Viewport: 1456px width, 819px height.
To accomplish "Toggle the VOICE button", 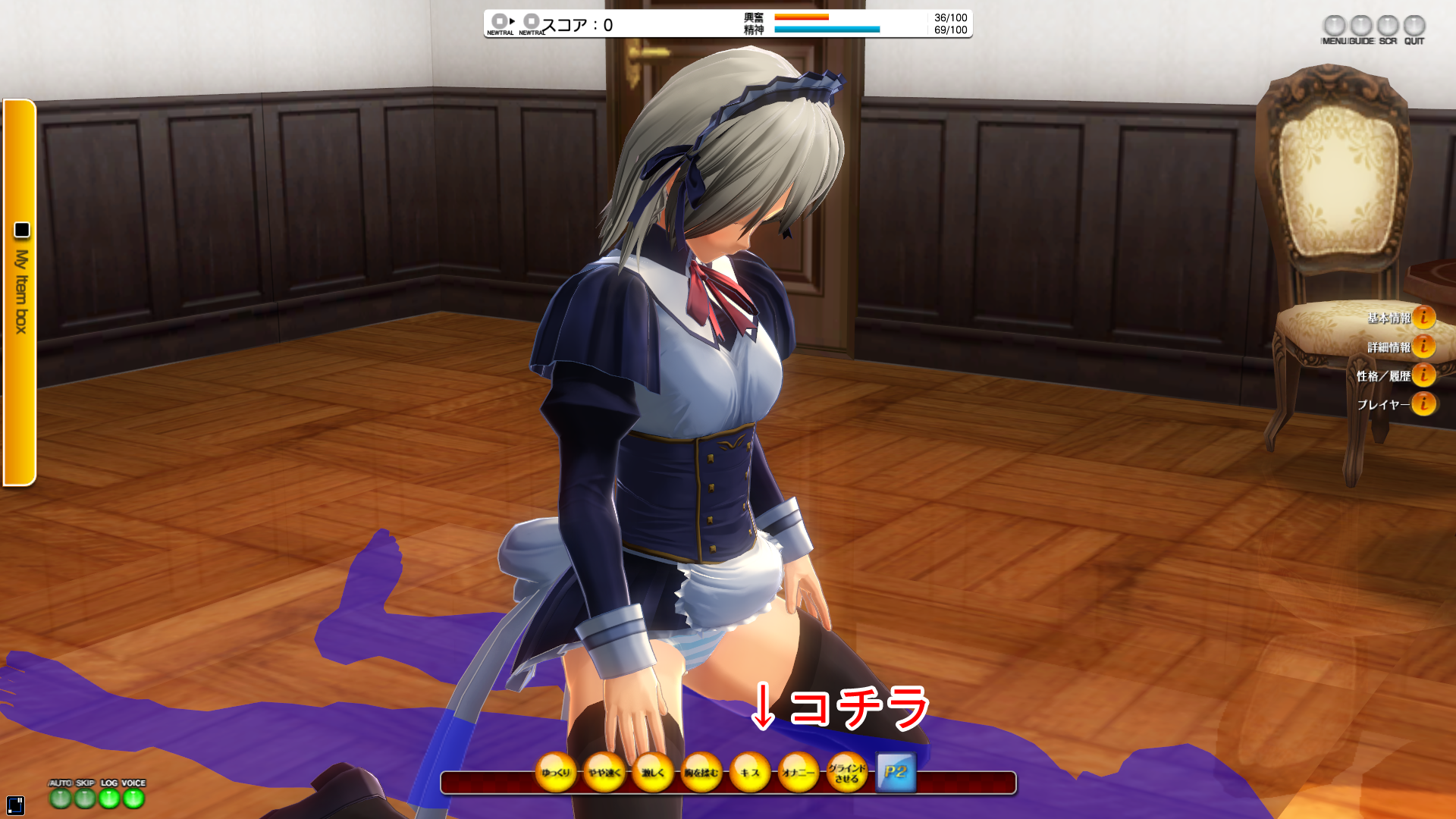I will pos(133,798).
